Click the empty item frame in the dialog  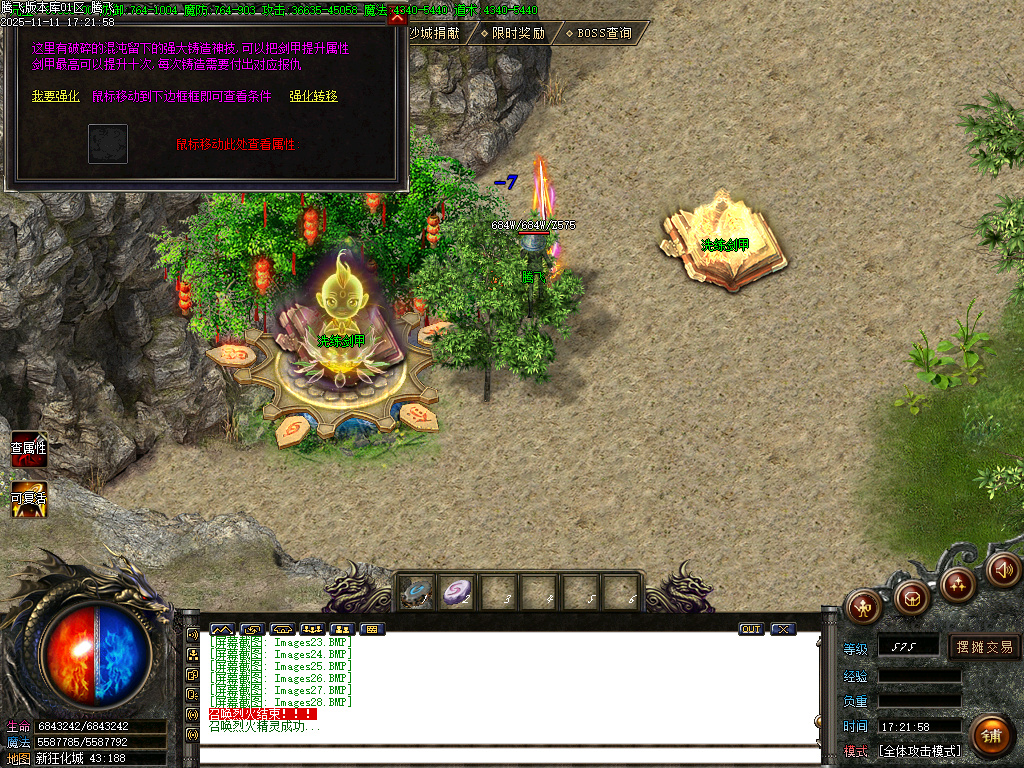click(108, 144)
